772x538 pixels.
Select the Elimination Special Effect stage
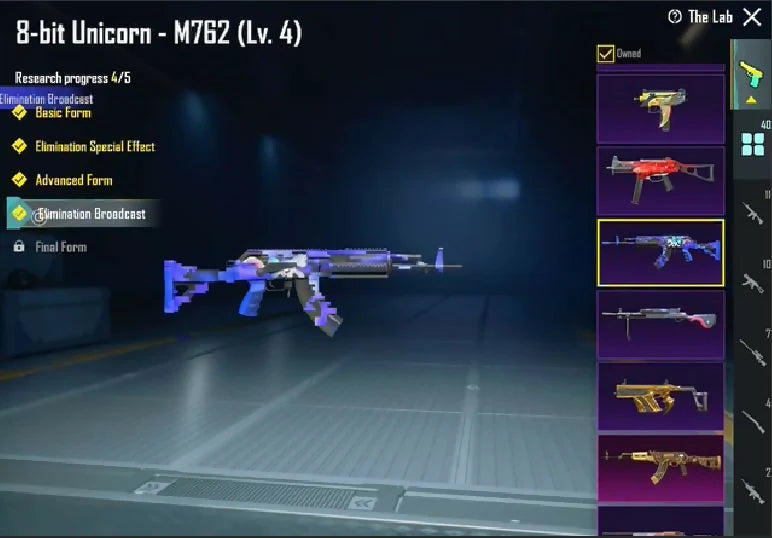tap(94, 147)
